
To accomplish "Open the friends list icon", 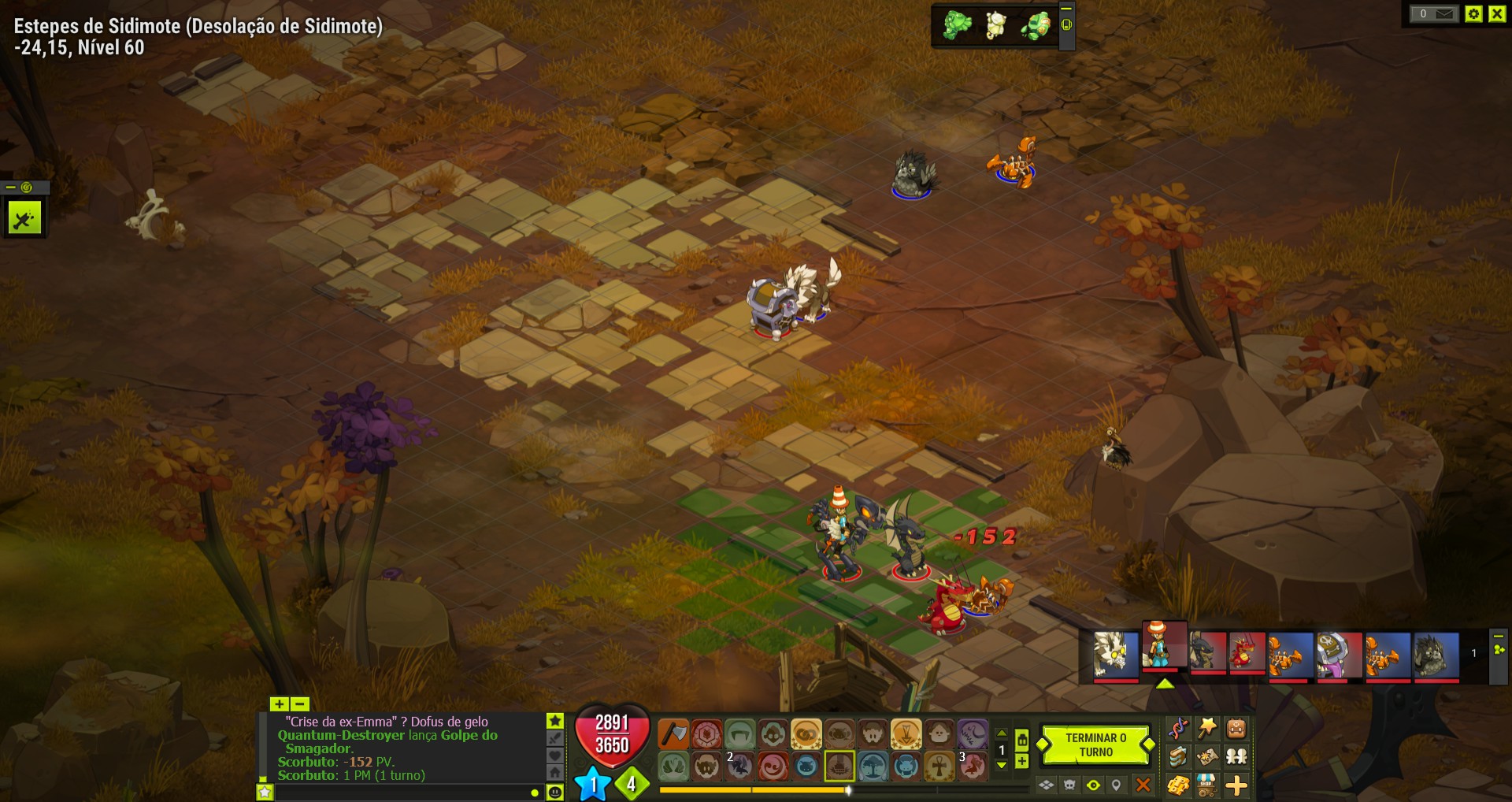I will [x=1236, y=758].
